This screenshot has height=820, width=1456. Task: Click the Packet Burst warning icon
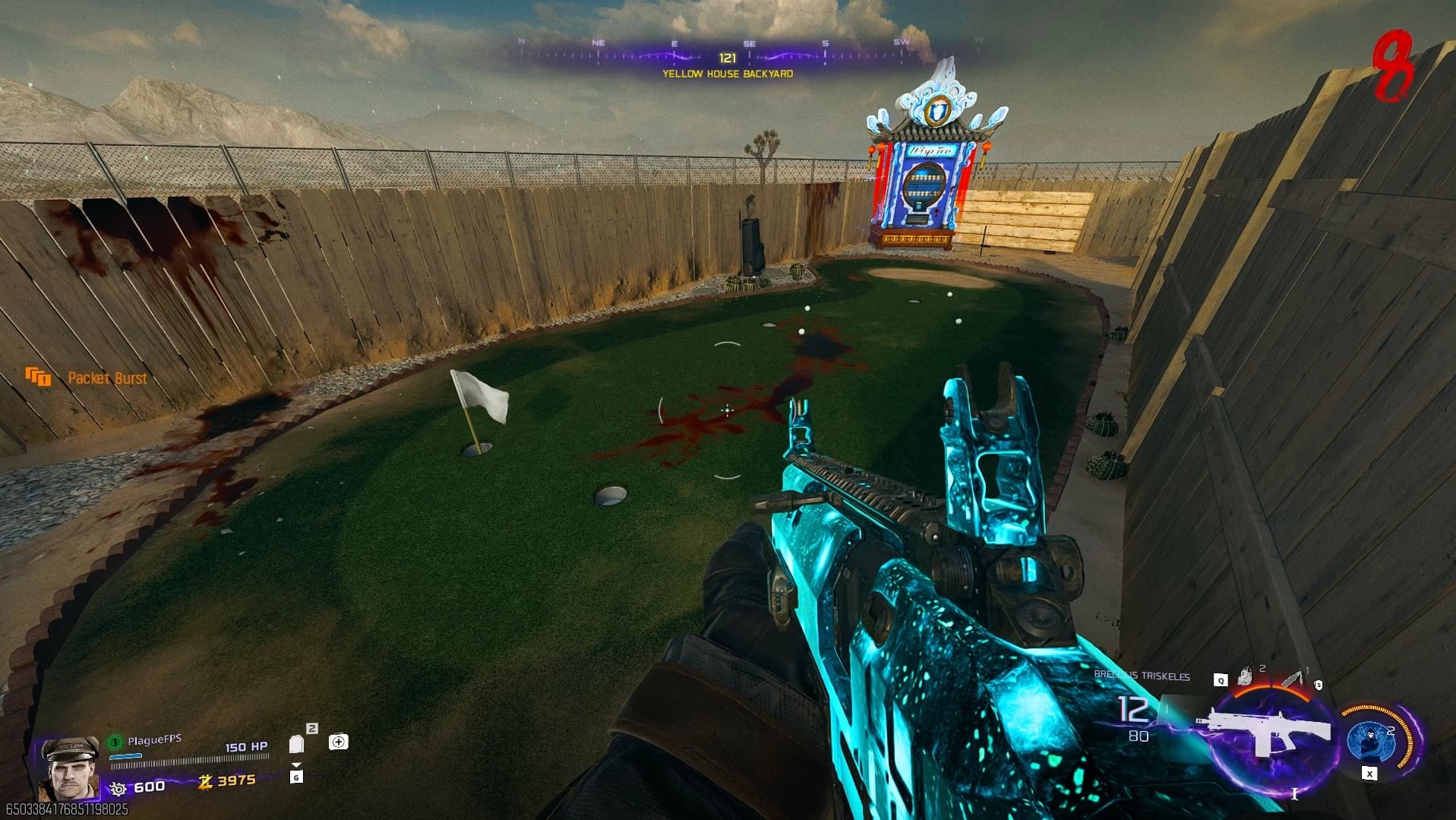38,377
